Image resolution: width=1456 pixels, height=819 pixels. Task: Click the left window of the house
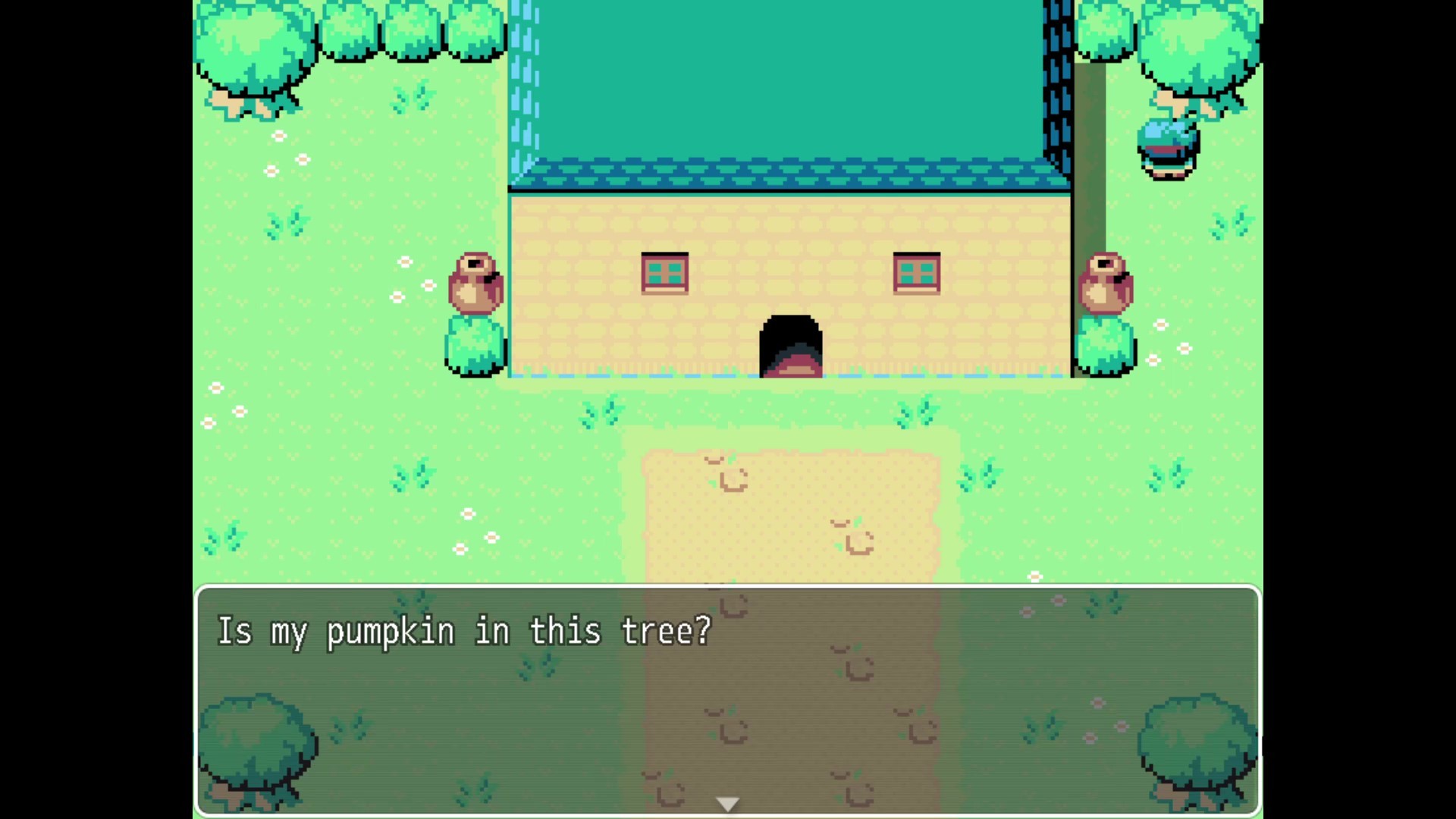point(665,271)
